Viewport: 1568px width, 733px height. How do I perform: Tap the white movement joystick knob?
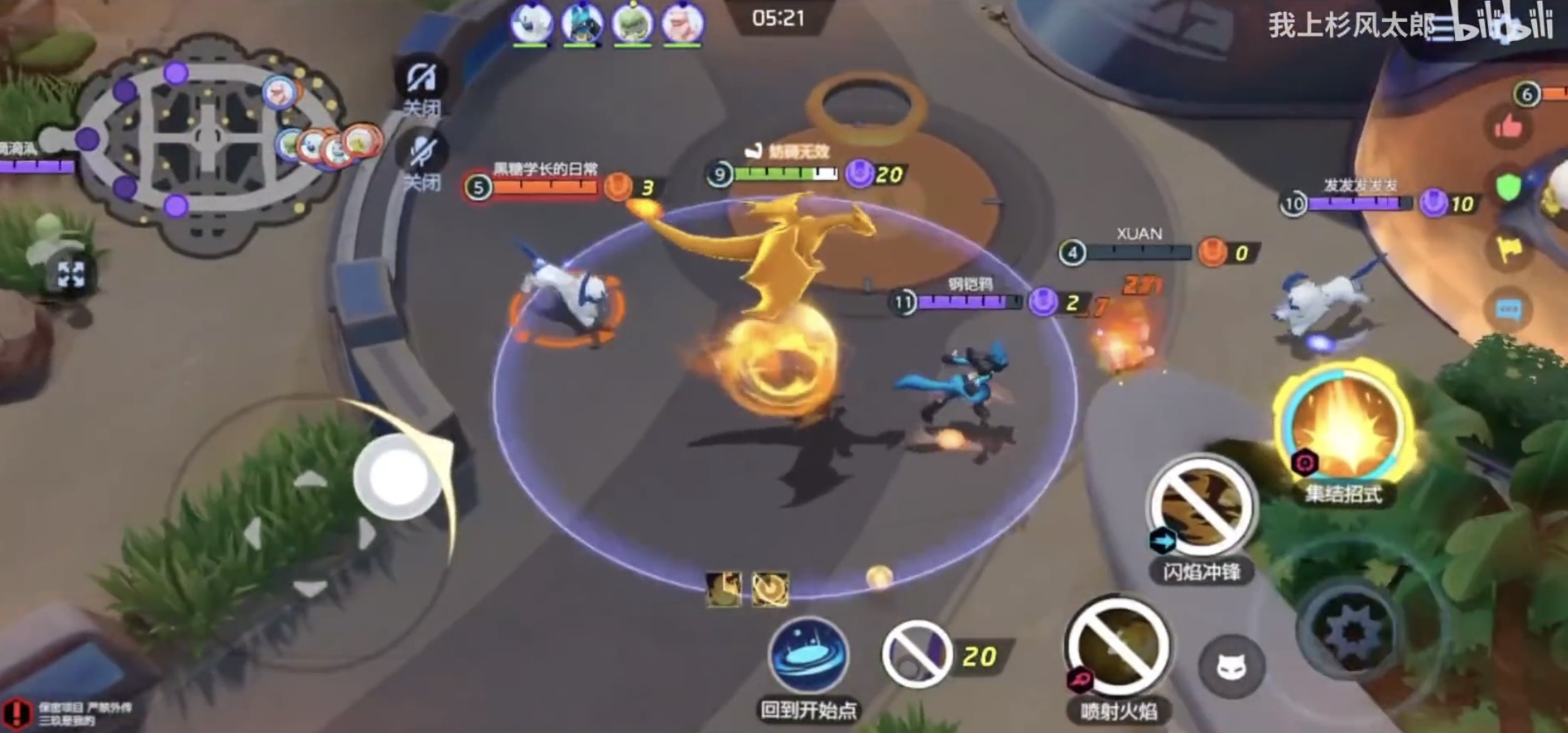click(x=397, y=477)
